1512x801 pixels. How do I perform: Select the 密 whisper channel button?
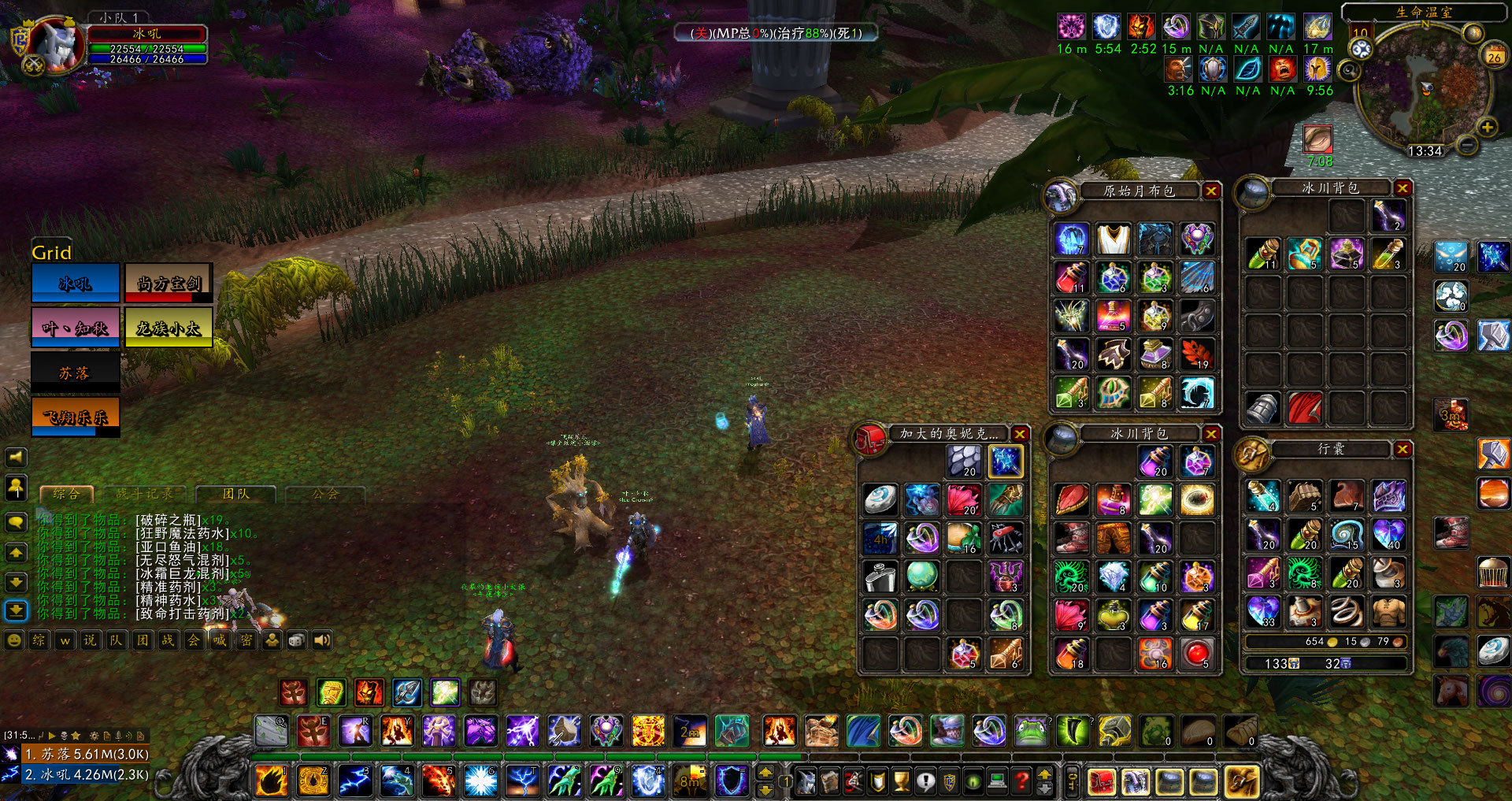[x=246, y=640]
